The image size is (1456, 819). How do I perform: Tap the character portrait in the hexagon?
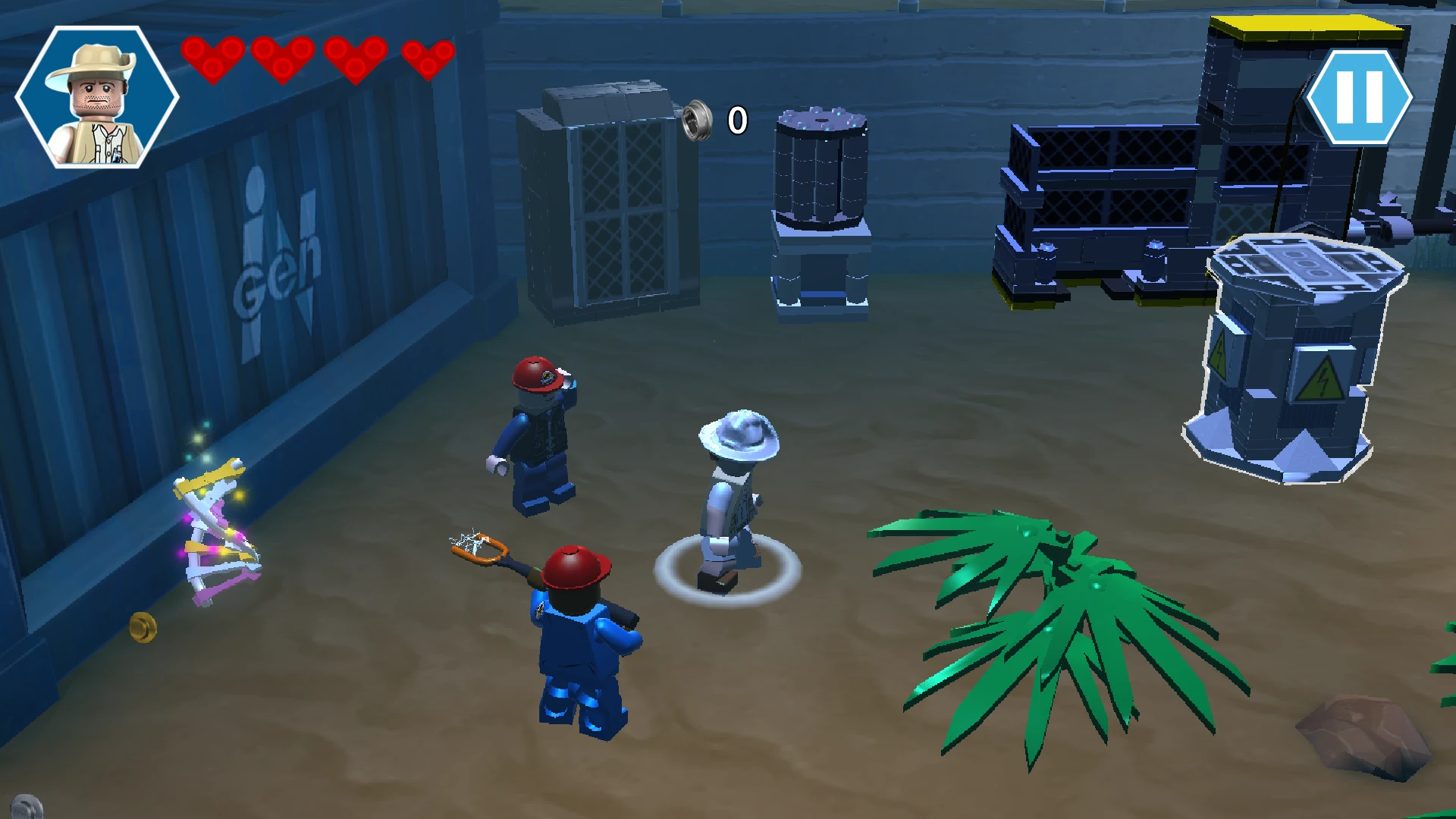tap(96, 97)
